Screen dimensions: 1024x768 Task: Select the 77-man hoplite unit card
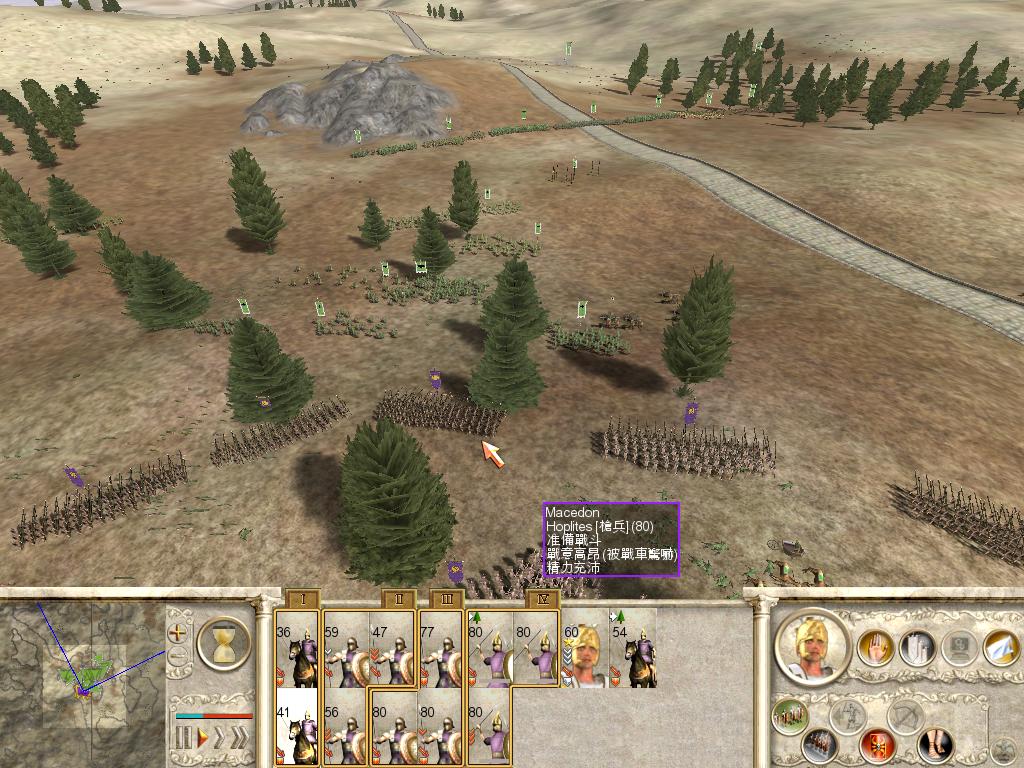441,652
